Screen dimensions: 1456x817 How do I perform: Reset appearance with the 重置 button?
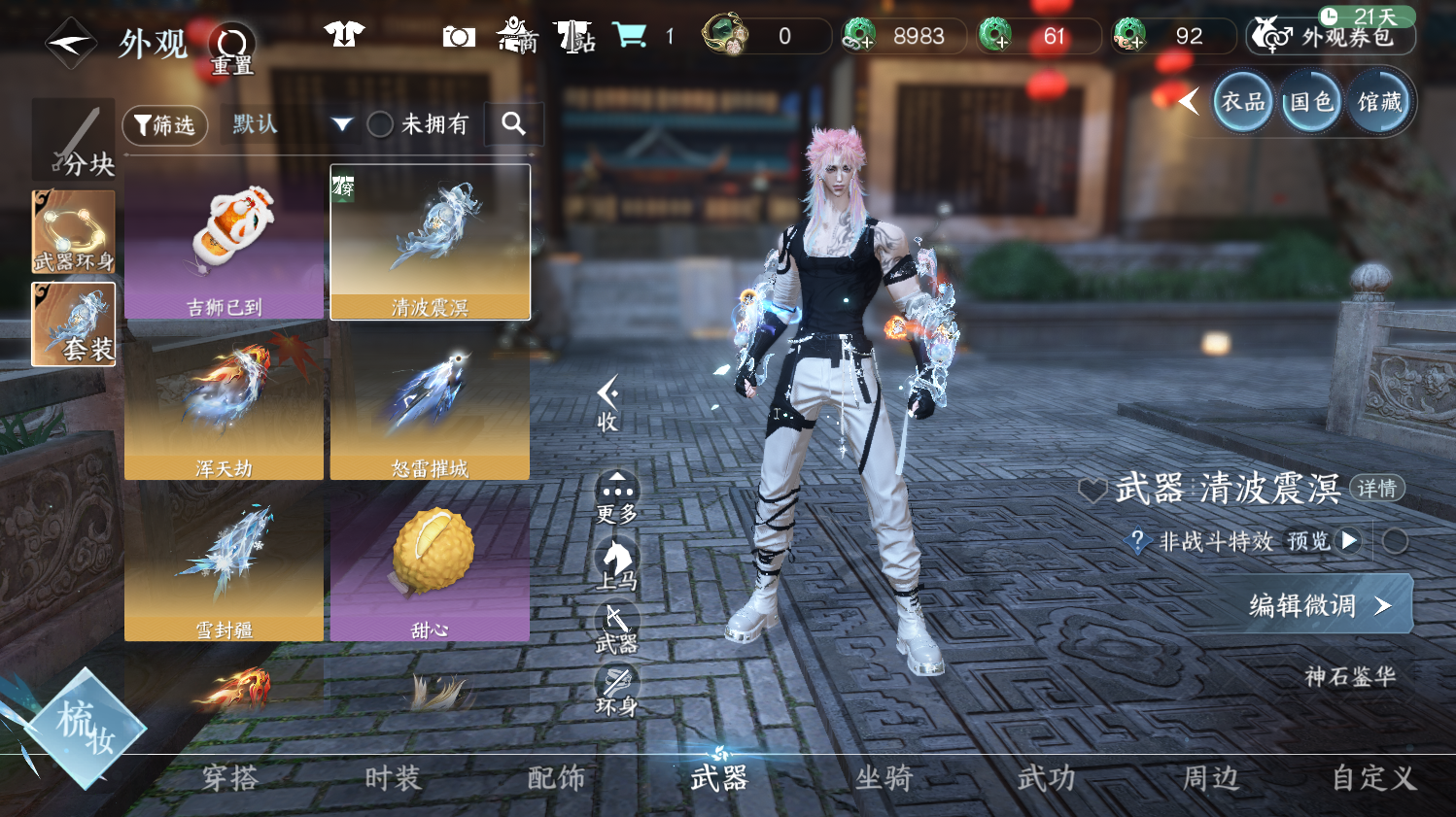232,49
